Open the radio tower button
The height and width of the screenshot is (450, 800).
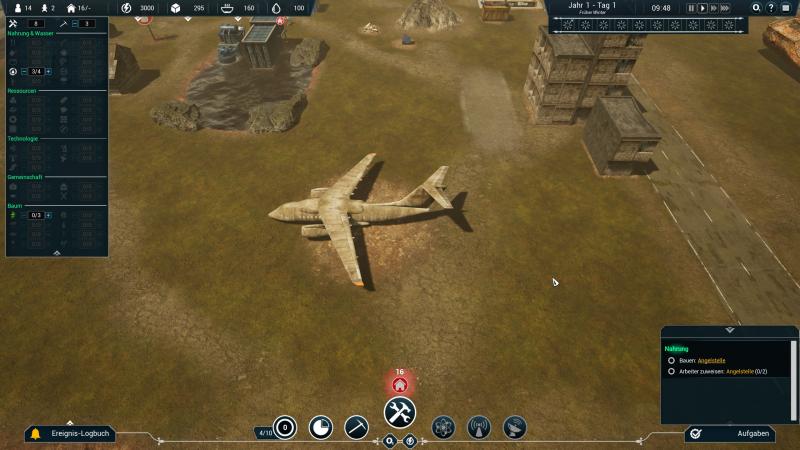point(479,427)
